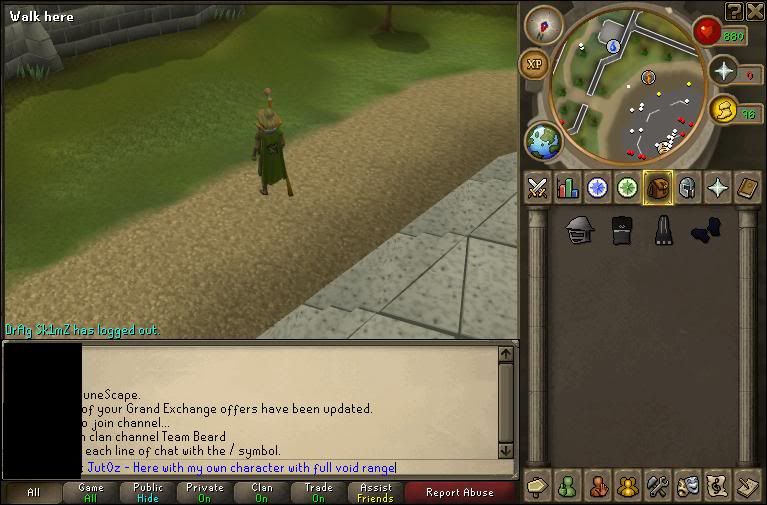
Task: Toggle the XP counter button
Action: tap(534, 64)
